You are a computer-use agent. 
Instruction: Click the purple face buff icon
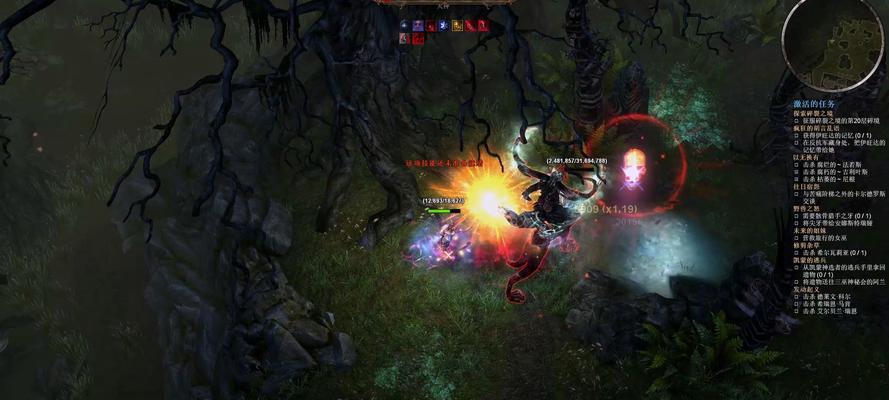[418, 26]
